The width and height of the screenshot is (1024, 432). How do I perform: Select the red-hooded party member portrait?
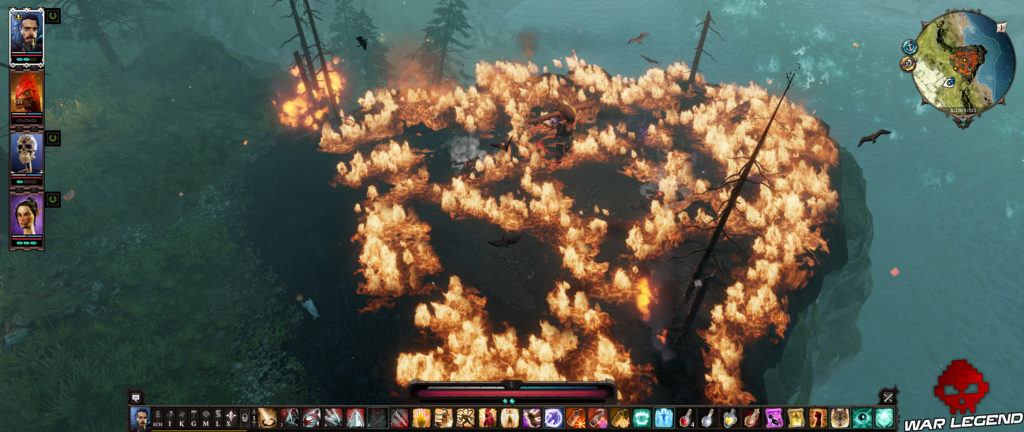(x=25, y=95)
